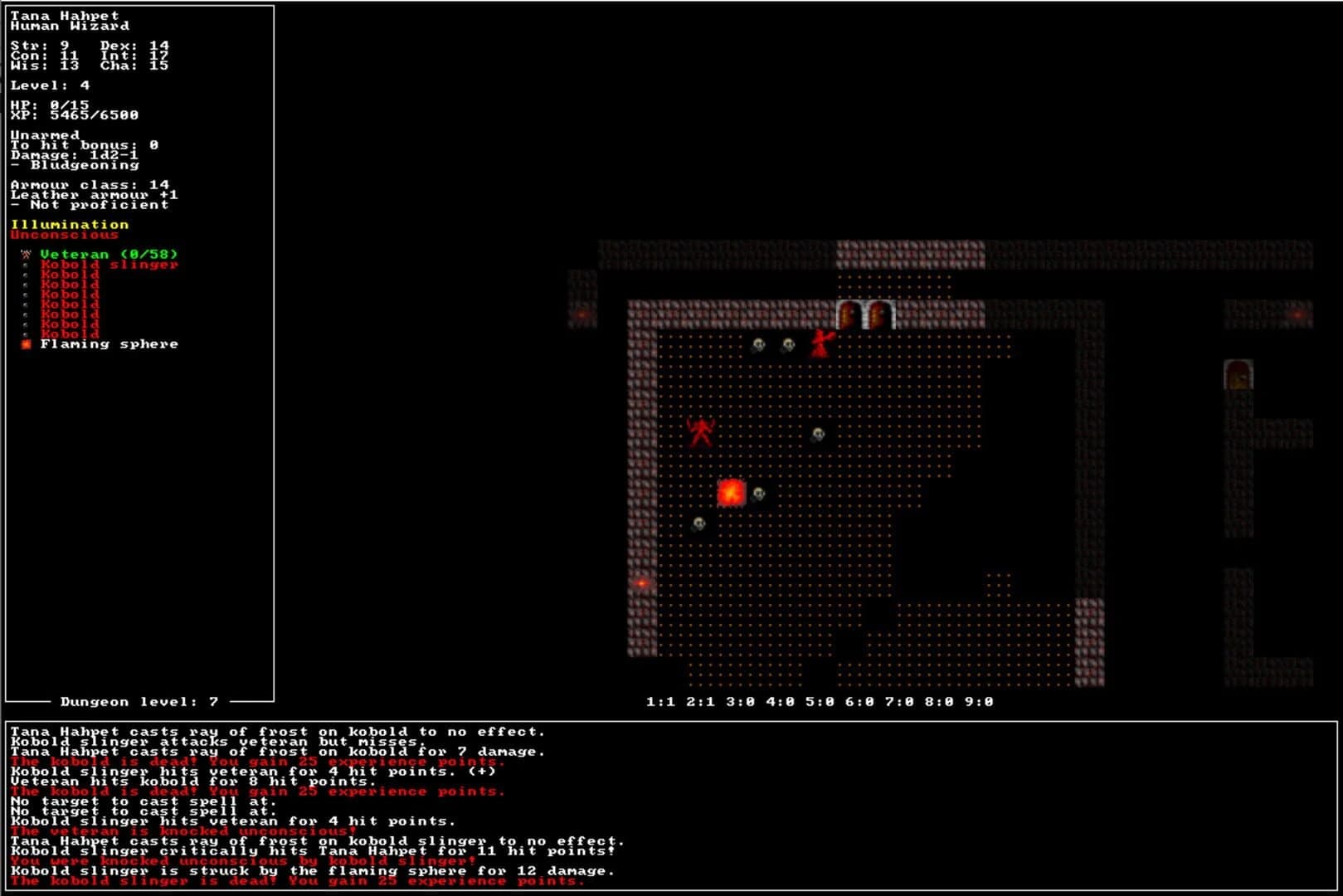
Task: Click the Unconscious status indicator
Action: point(63,235)
